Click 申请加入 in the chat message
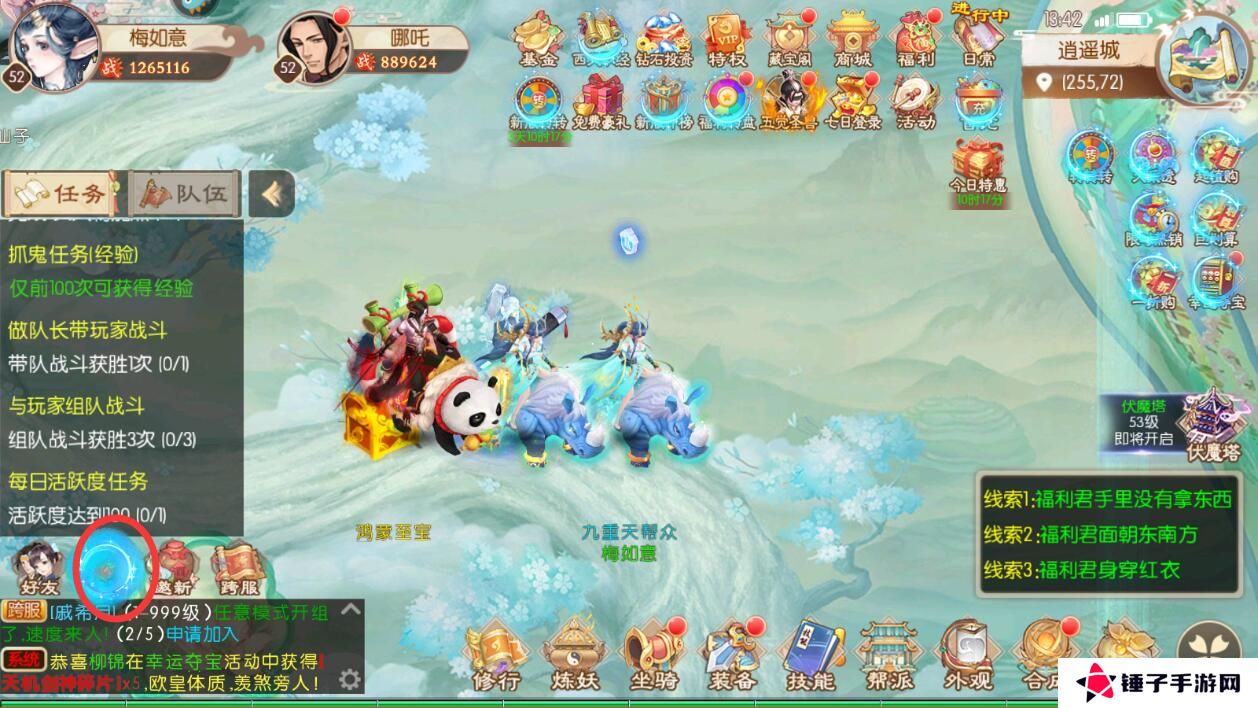The width and height of the screenshot is (1258, 708). click(x=202, y=633)
